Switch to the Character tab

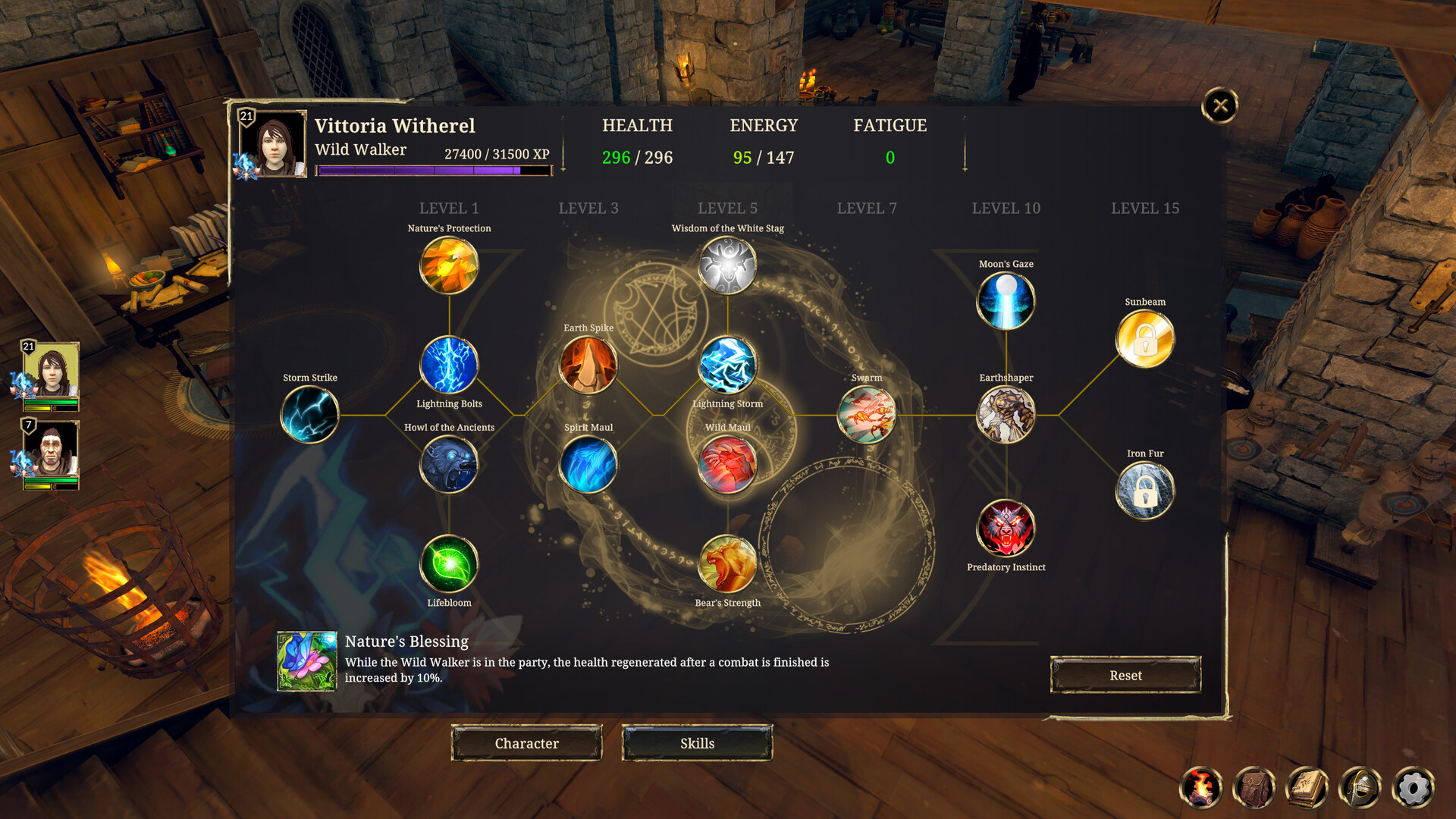(x=526, y=743)
